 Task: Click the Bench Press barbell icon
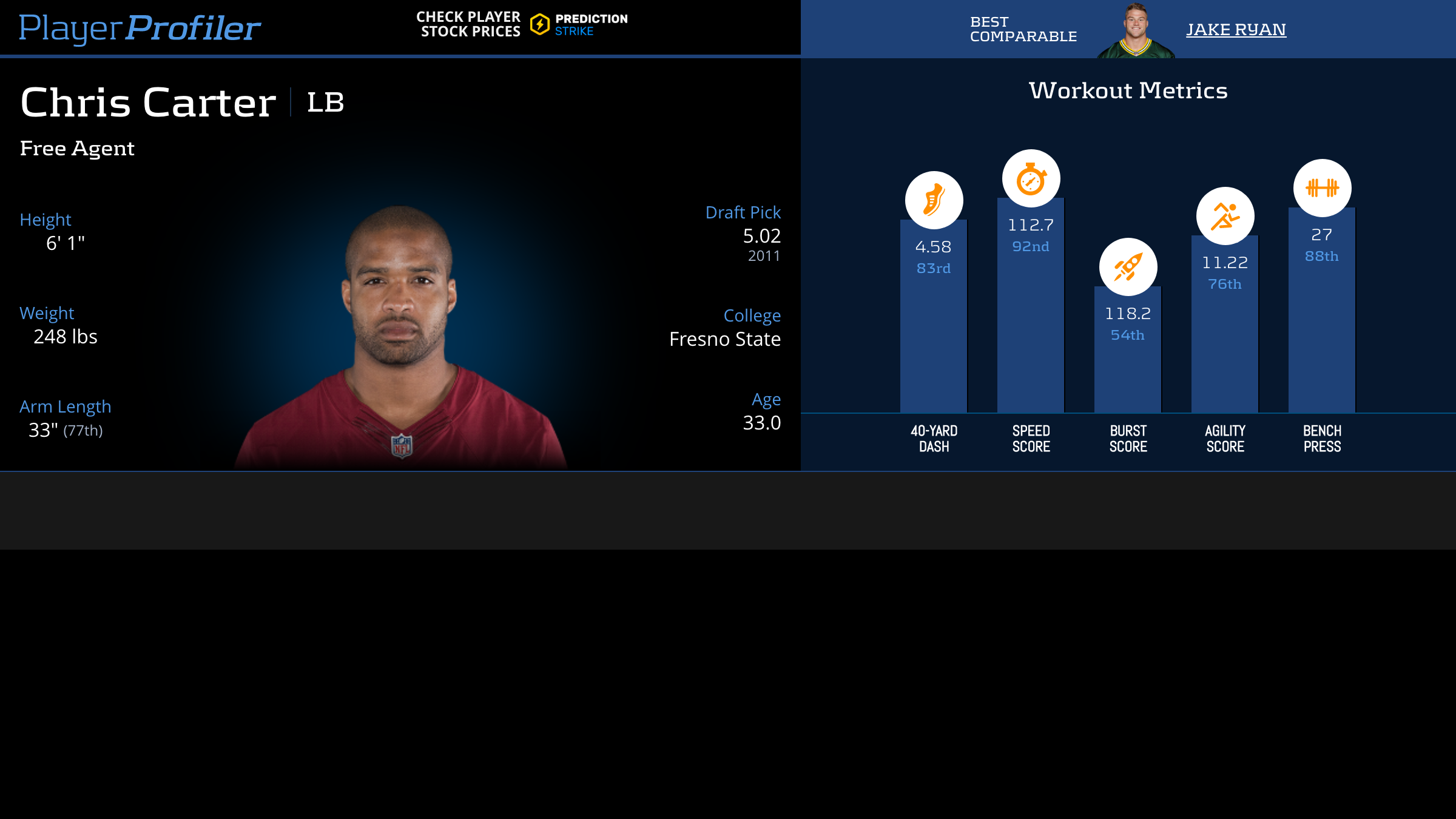click(x=1322, y=188)
